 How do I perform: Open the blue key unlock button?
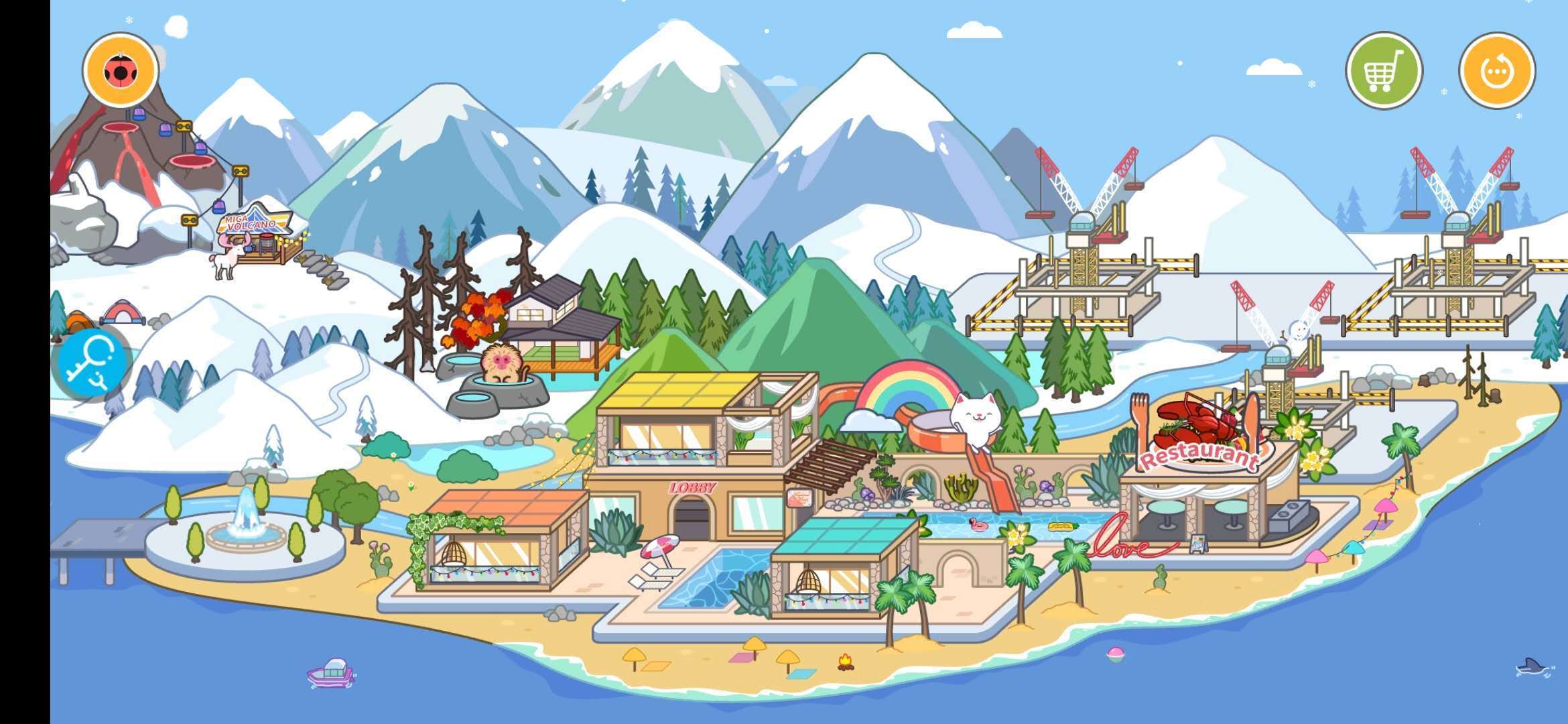pyautogui.click(x=92, y=363)
